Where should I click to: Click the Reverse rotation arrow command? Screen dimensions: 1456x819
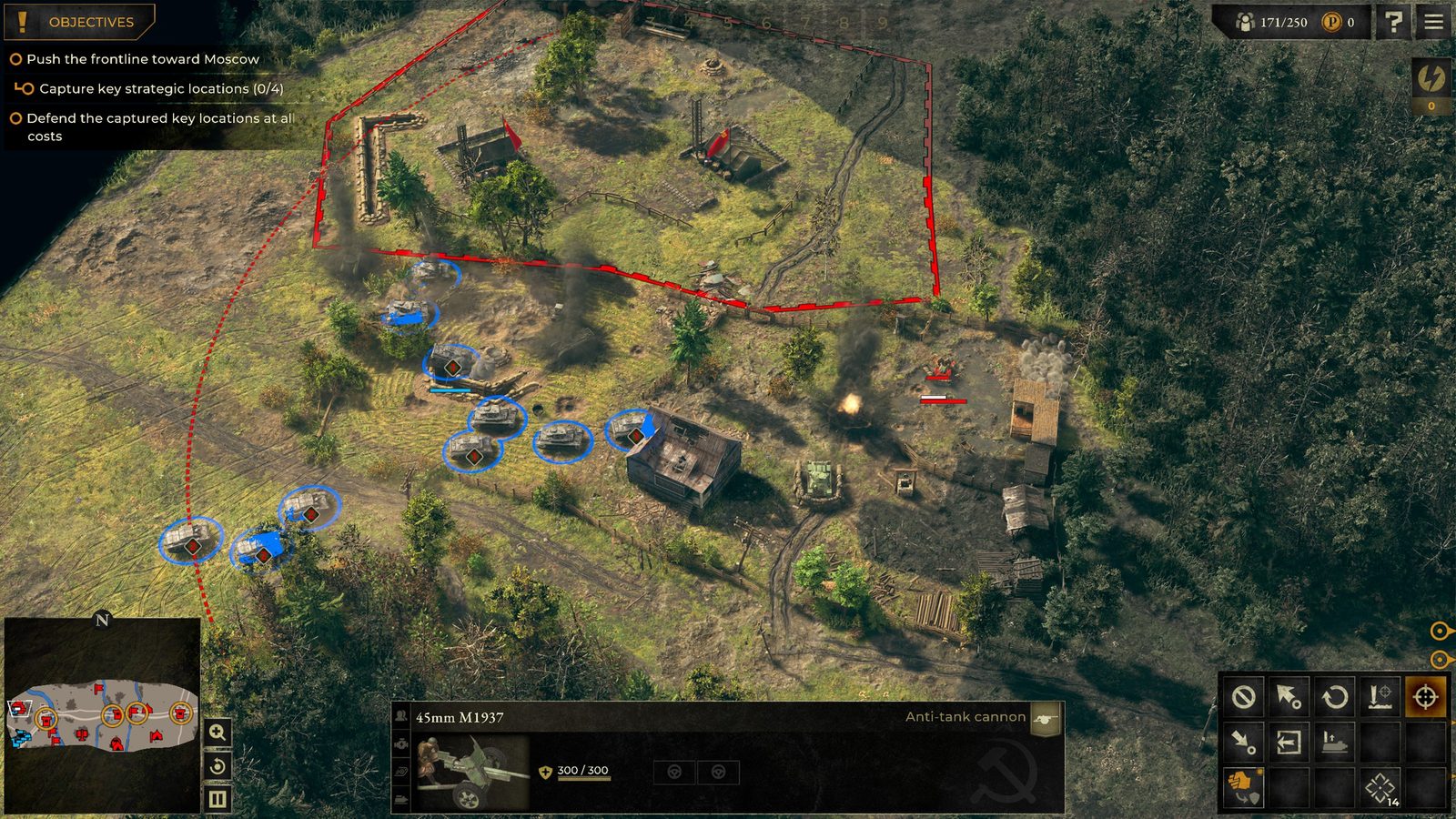point(1335,696)
